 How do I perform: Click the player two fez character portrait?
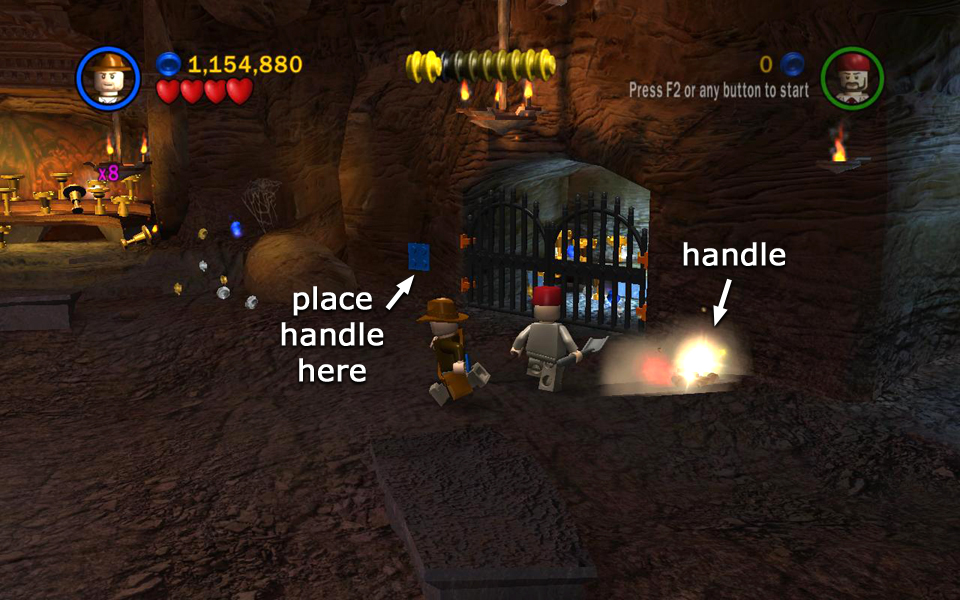[x=852, y=78]
